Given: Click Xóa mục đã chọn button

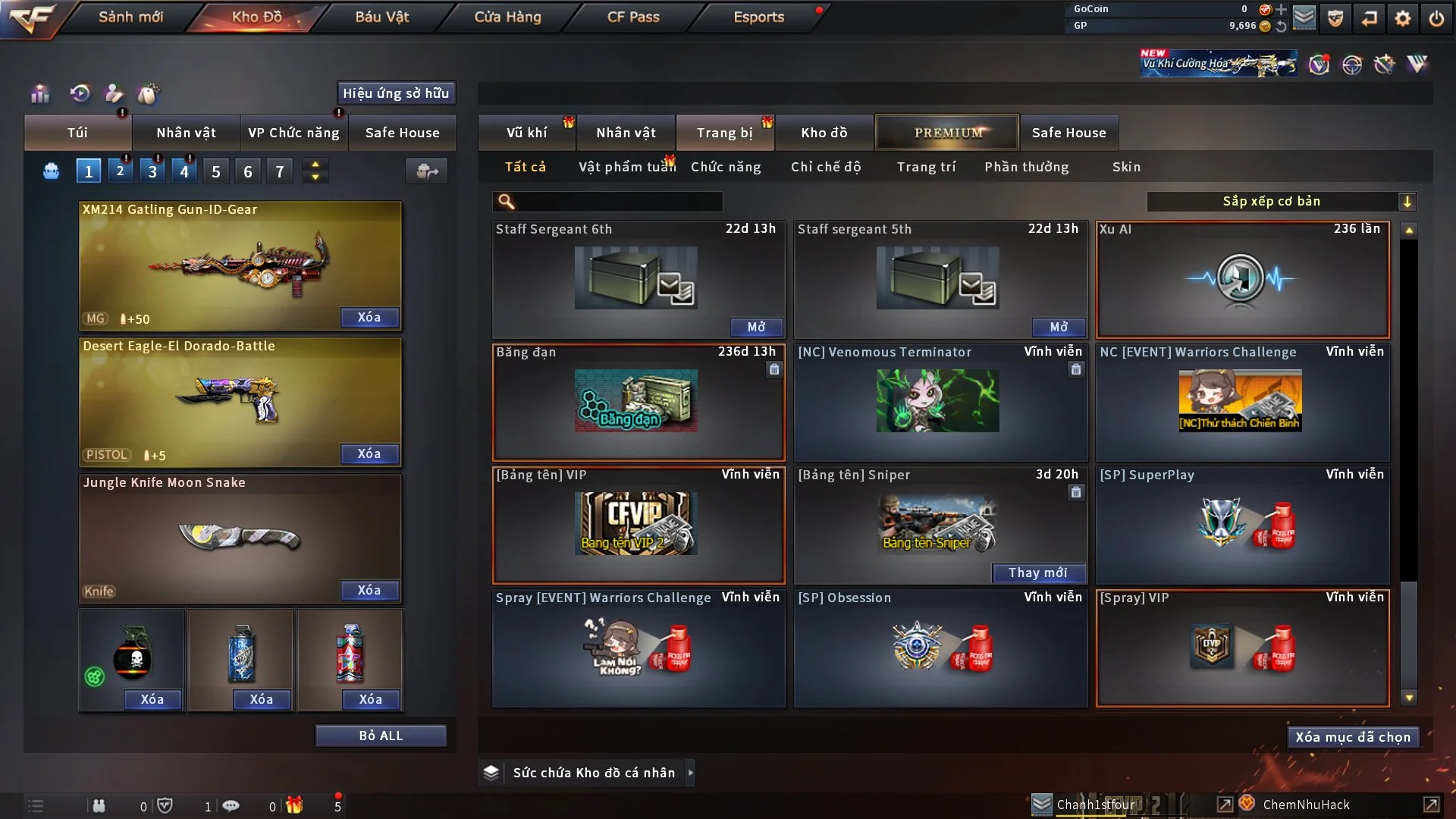Looking at the screenshot, I should [1353, 737].
